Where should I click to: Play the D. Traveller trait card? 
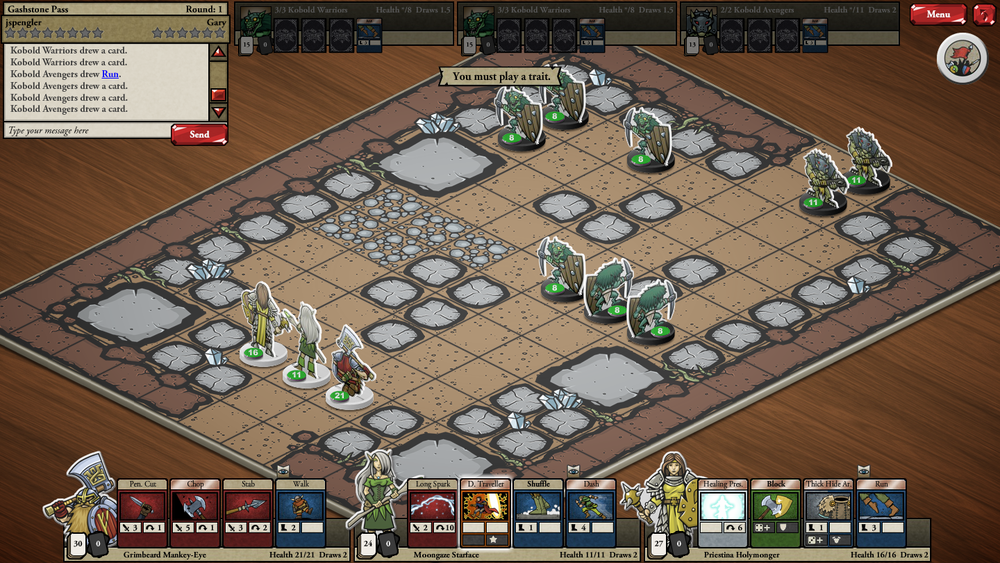pyautogui.click(x=485, y=512)
